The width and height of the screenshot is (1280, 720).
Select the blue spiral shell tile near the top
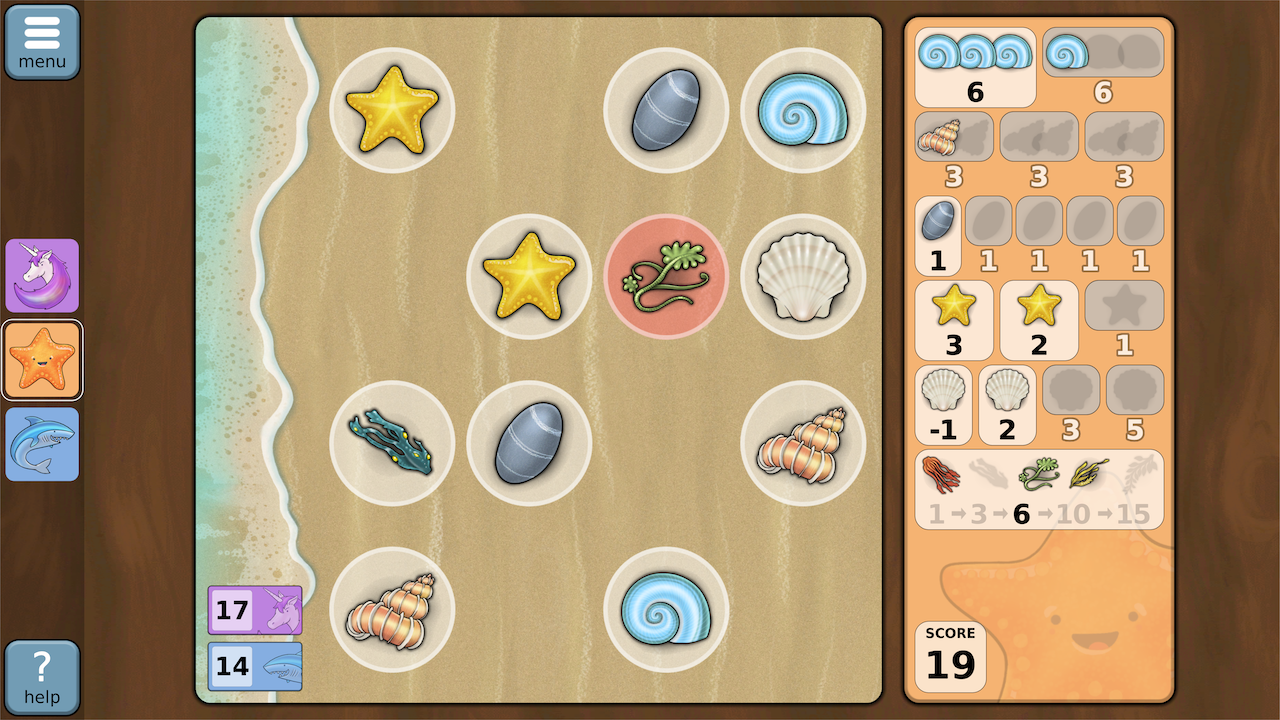tap(804, 110)
